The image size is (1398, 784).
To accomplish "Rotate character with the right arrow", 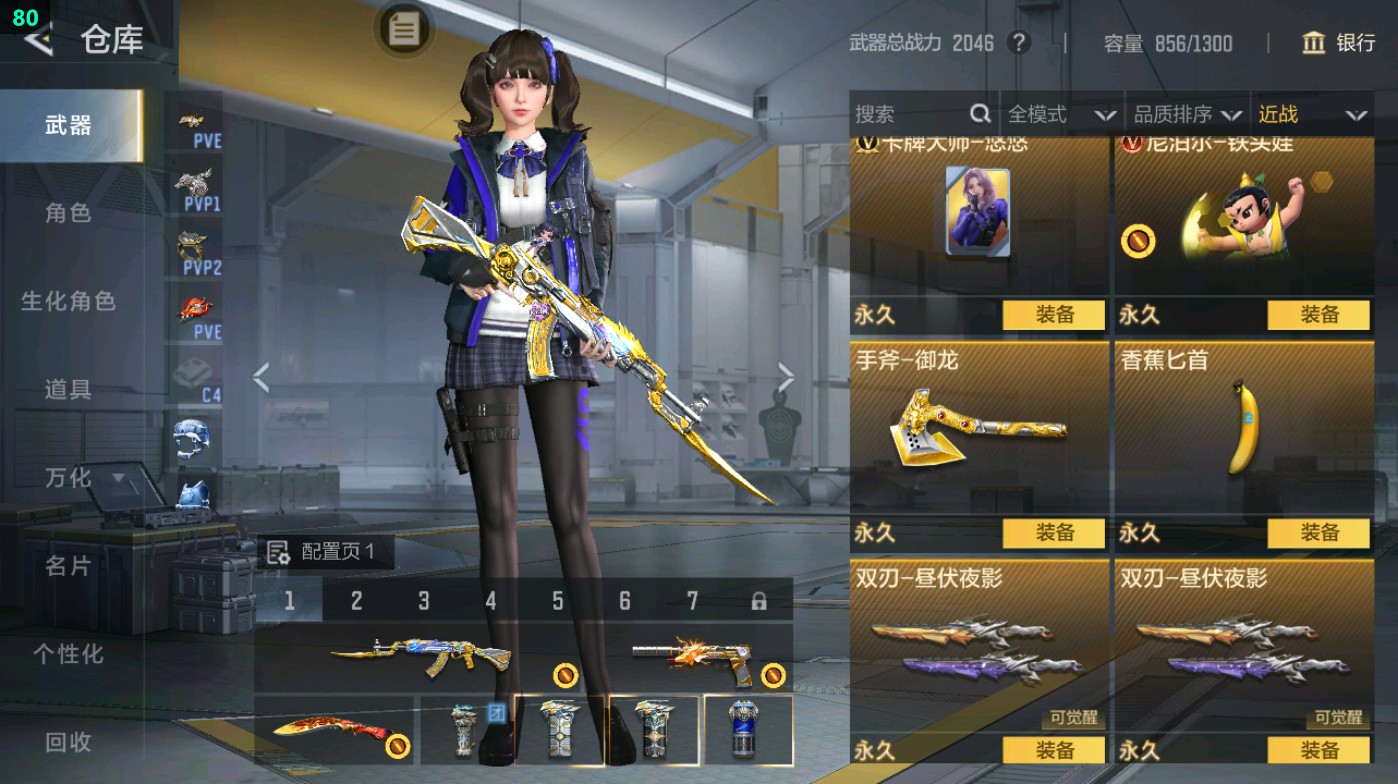I will 786,378.
